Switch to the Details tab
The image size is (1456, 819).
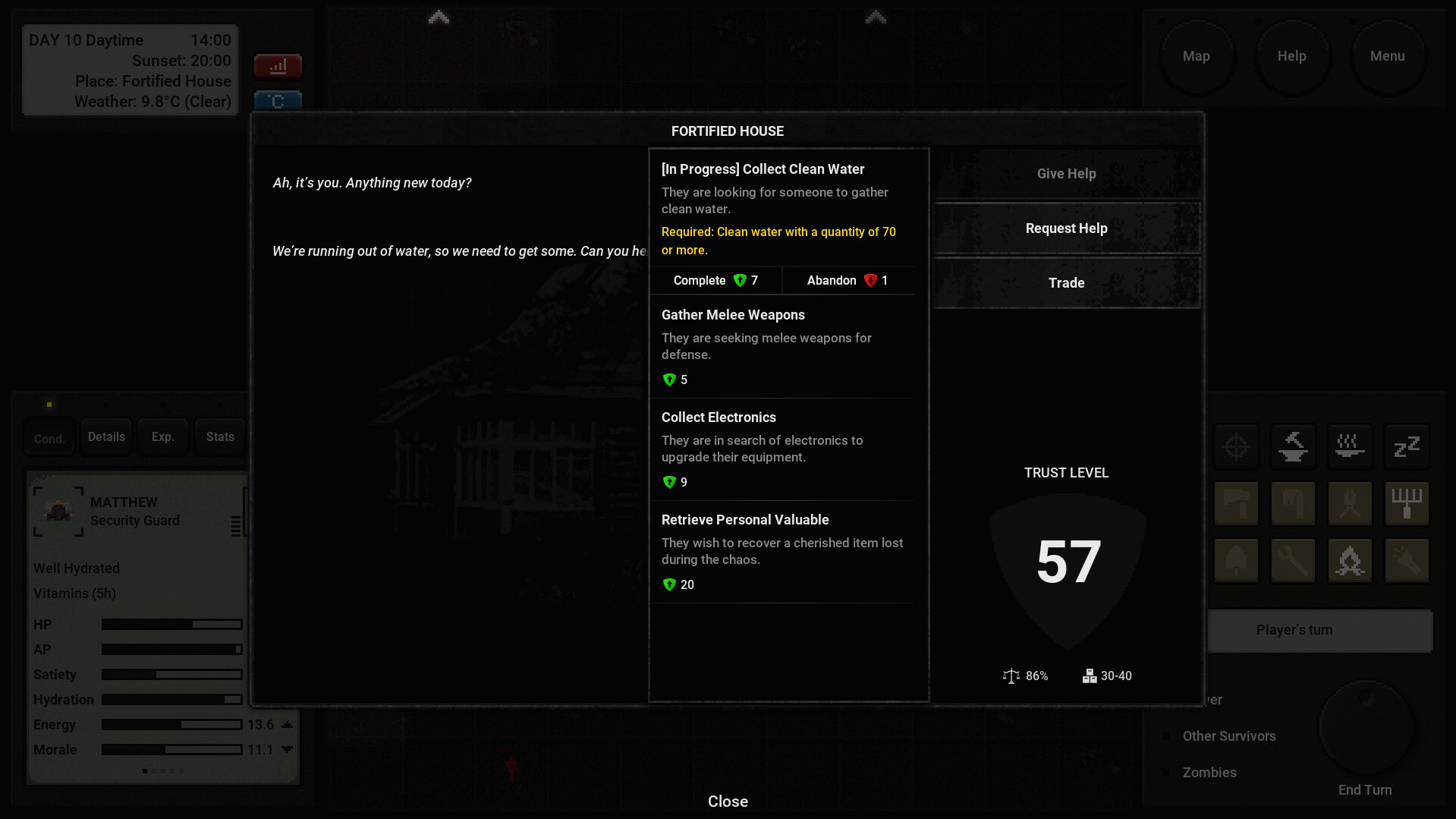(x=106, y=437)
